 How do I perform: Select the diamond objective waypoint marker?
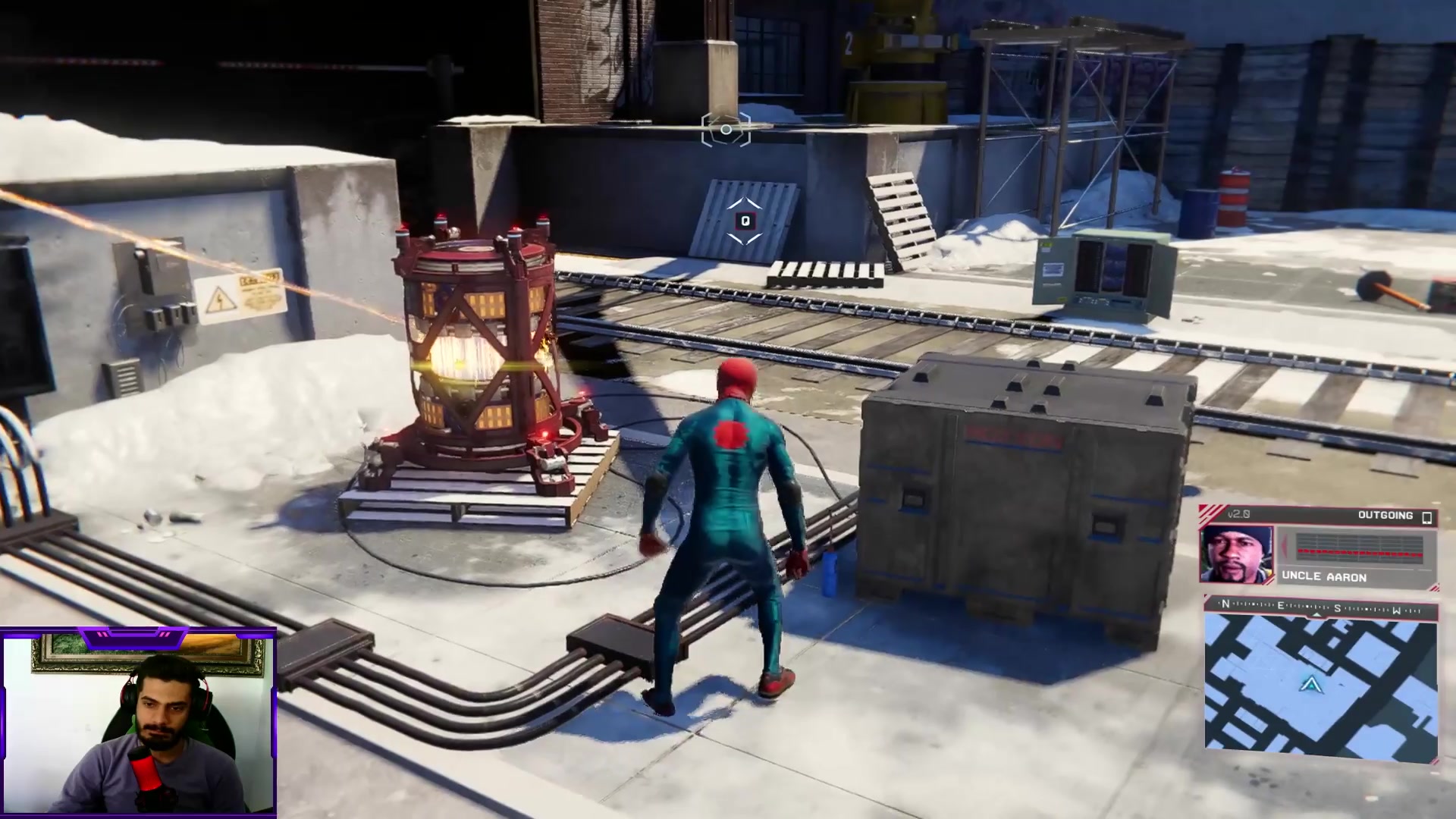pos(745,221)
